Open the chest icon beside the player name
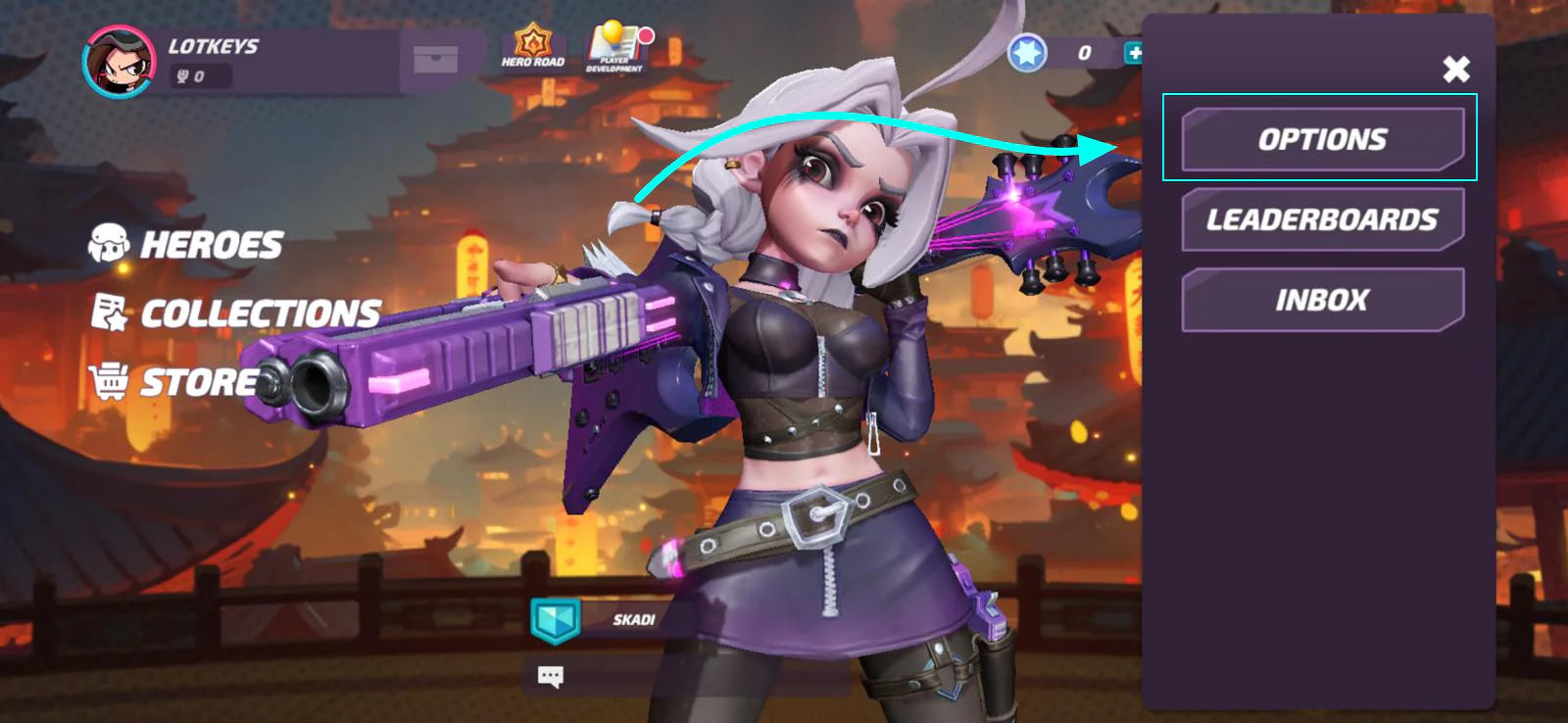Image resolution: width=1568 pixels, height=723 pixels. 435,60
